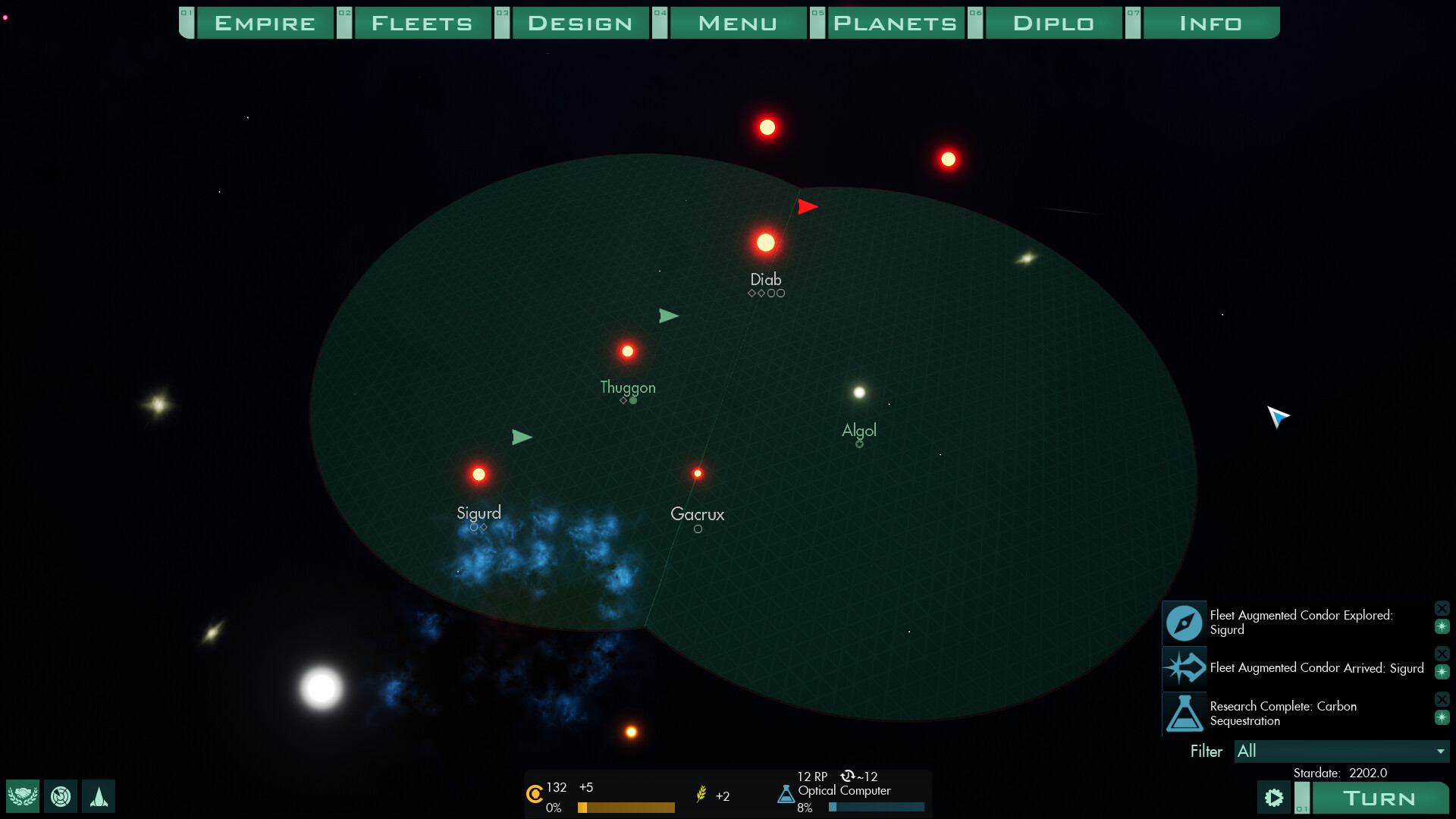Close the Fleet Arrived Sigurd notification

[1442, 654]
